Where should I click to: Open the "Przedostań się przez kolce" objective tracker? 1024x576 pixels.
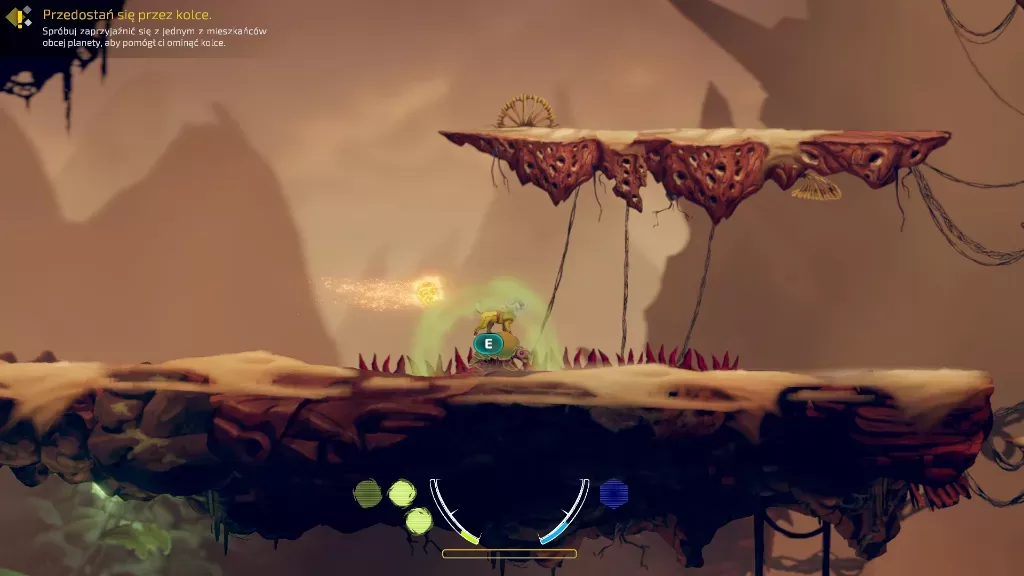tap(126, 15)
